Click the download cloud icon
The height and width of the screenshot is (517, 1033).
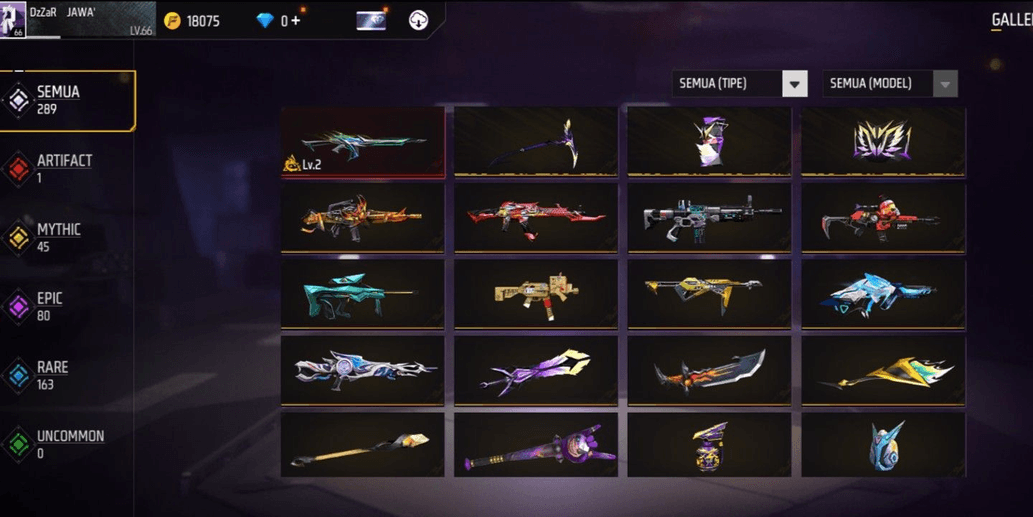[419, 20]
